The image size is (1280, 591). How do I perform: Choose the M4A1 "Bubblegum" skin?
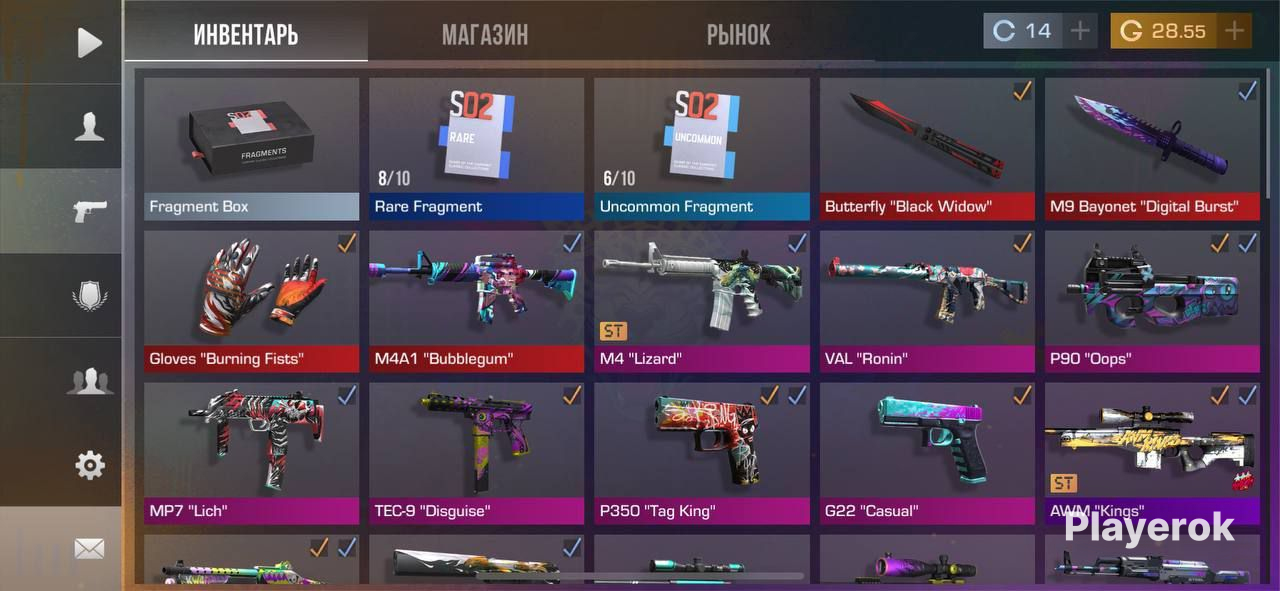(x=476, y=301)
